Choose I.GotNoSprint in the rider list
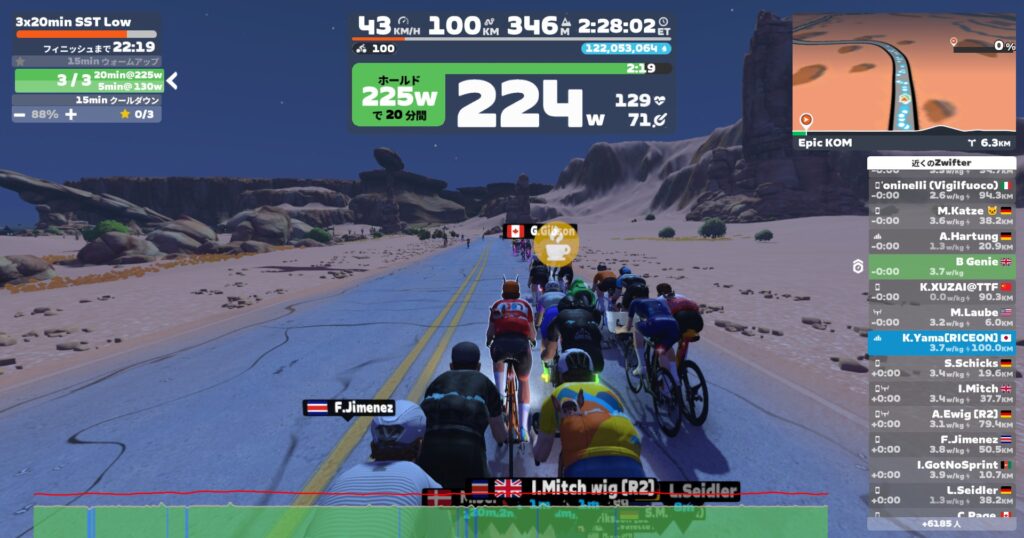The height and width of the screenshot is (538, 1024). [942, 469]
